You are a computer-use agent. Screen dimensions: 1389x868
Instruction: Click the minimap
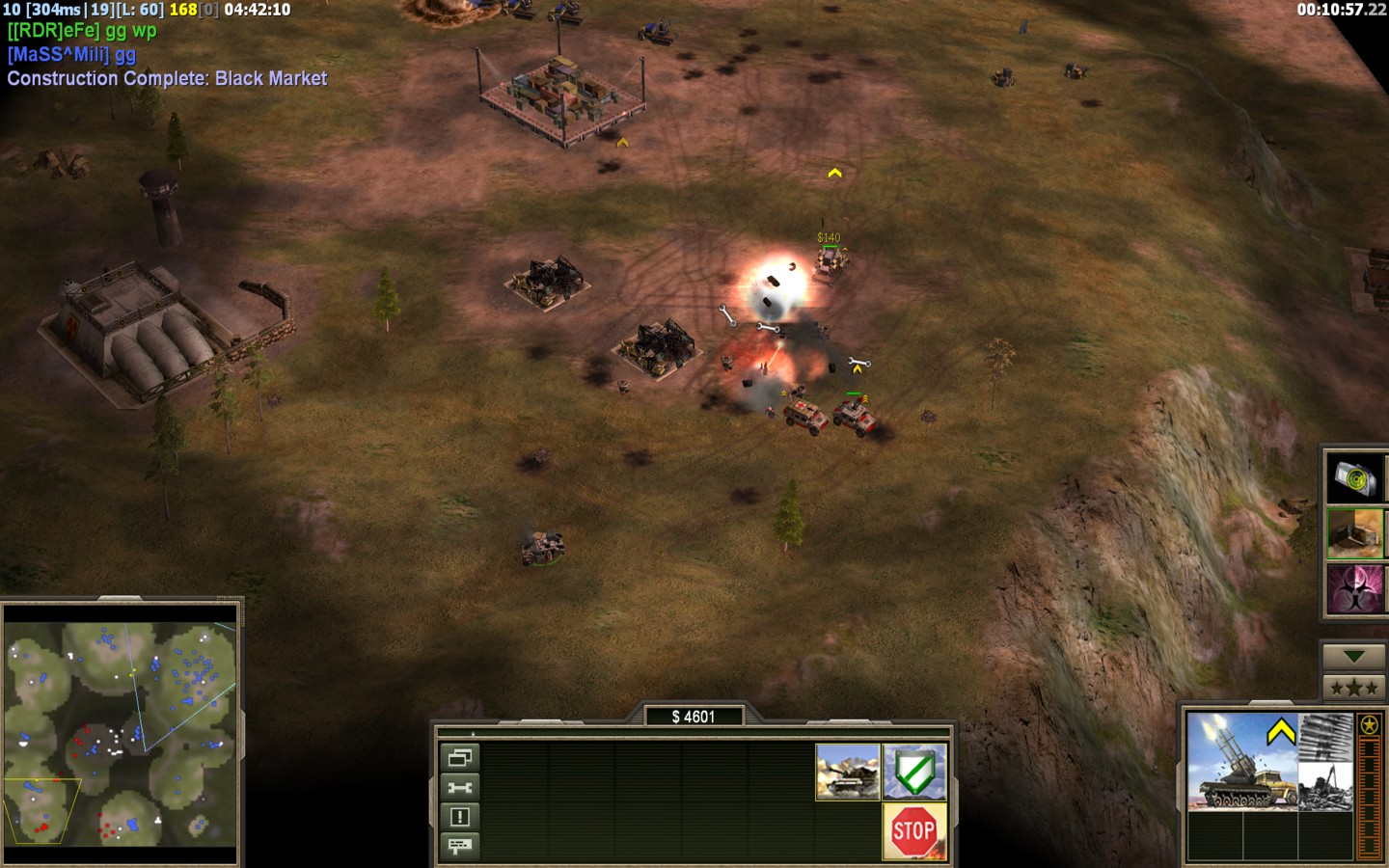pyautogui.click(x=121, y=733)
